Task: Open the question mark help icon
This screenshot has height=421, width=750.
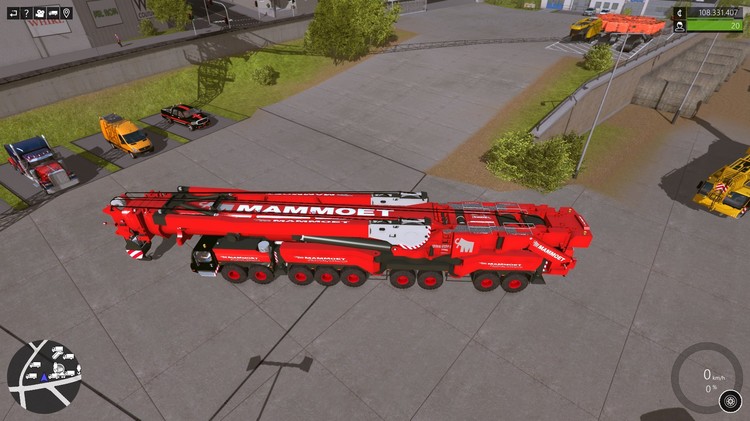Action: (25, 13)
